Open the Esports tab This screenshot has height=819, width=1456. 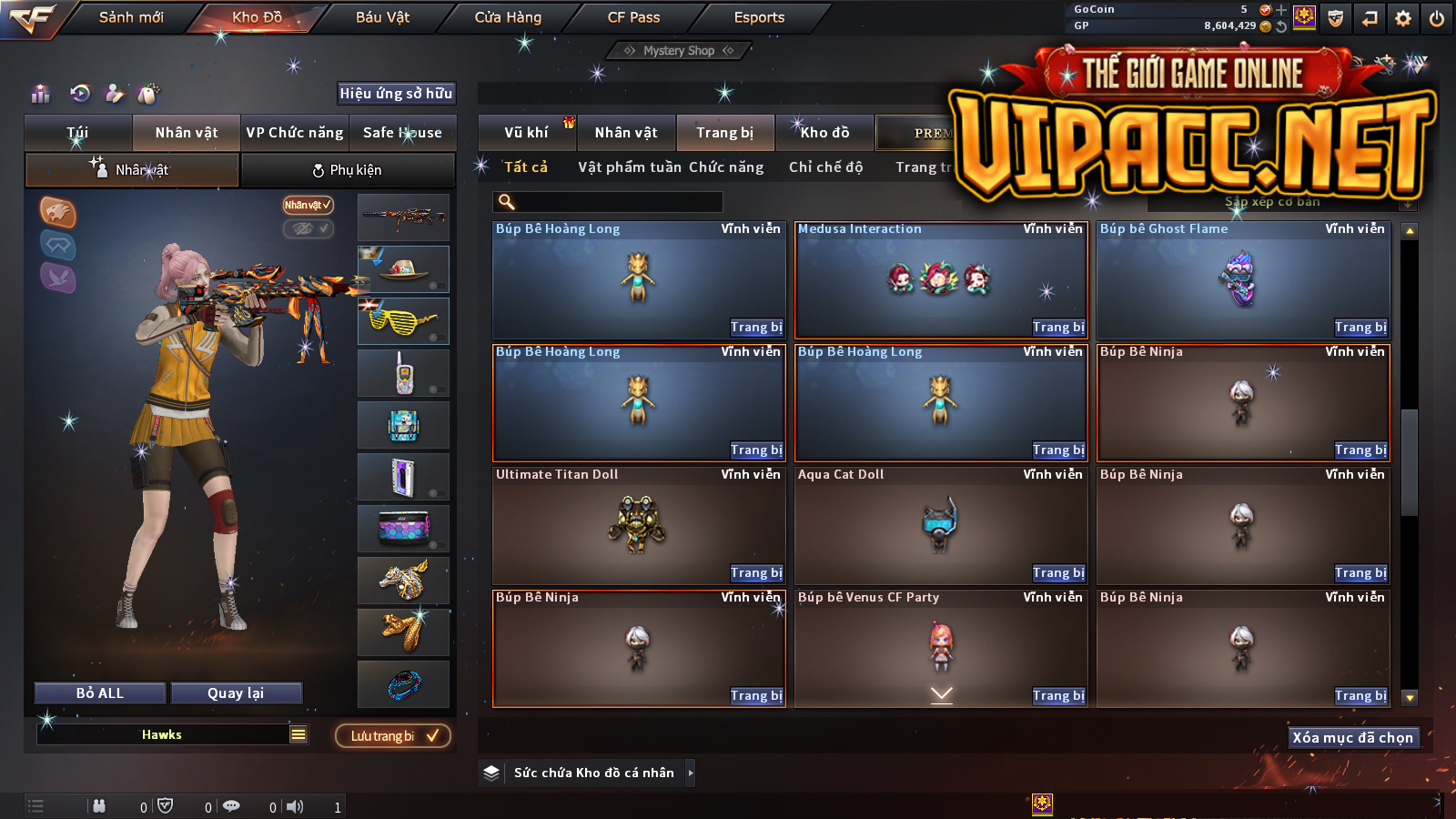click(x=759, y=17)
